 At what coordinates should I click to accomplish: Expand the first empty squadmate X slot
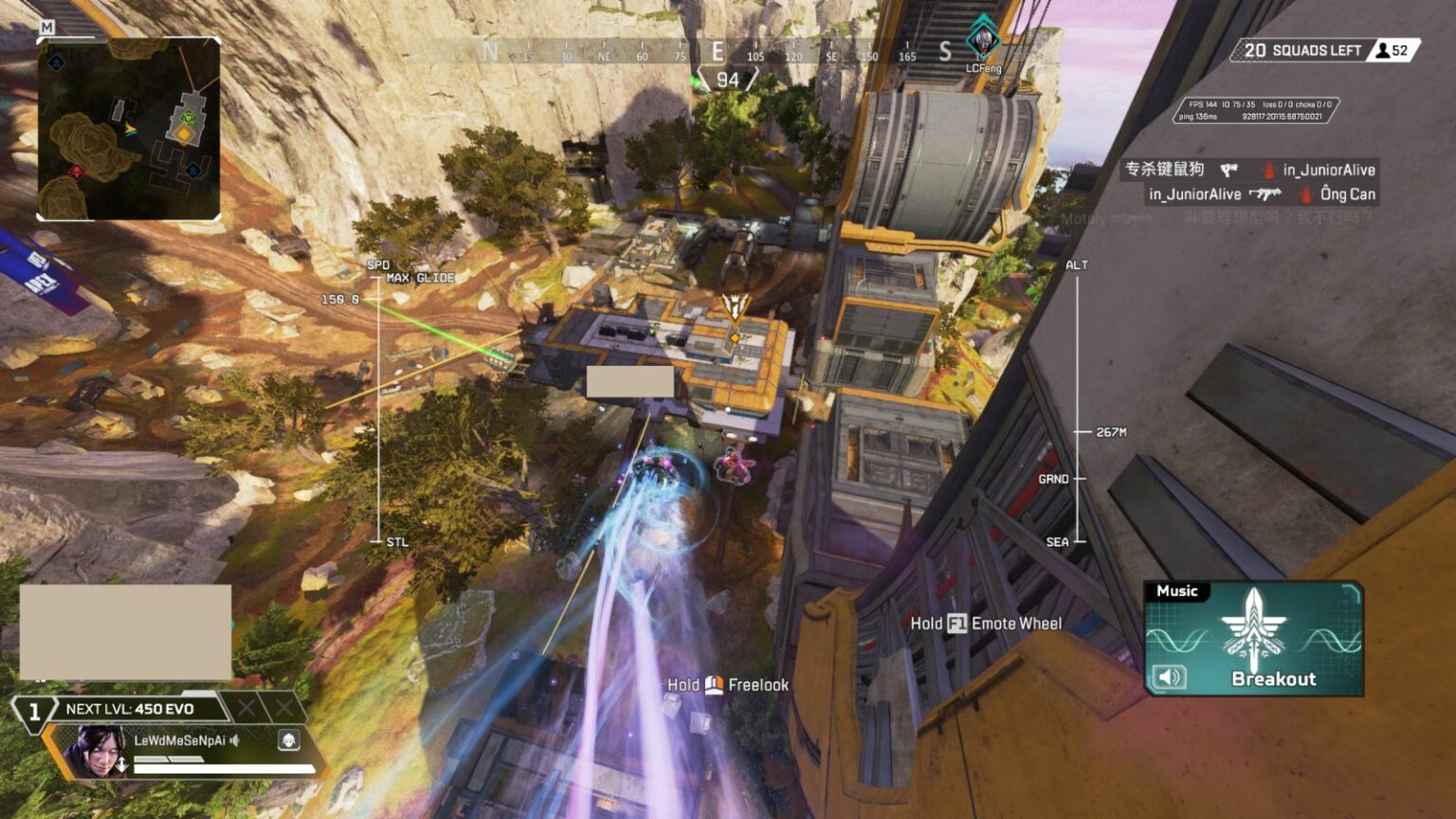point(246,708)
